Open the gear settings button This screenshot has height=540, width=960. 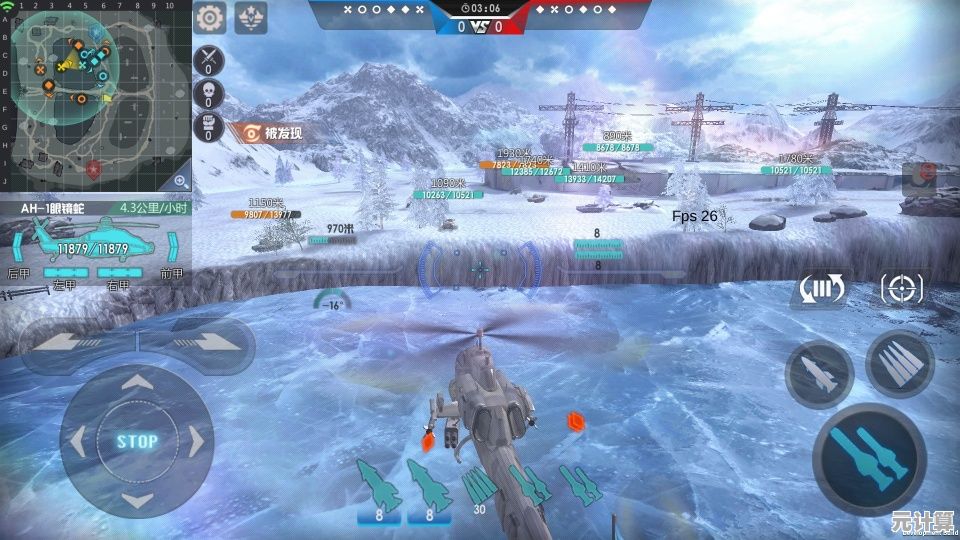click(x=210, y=17)
